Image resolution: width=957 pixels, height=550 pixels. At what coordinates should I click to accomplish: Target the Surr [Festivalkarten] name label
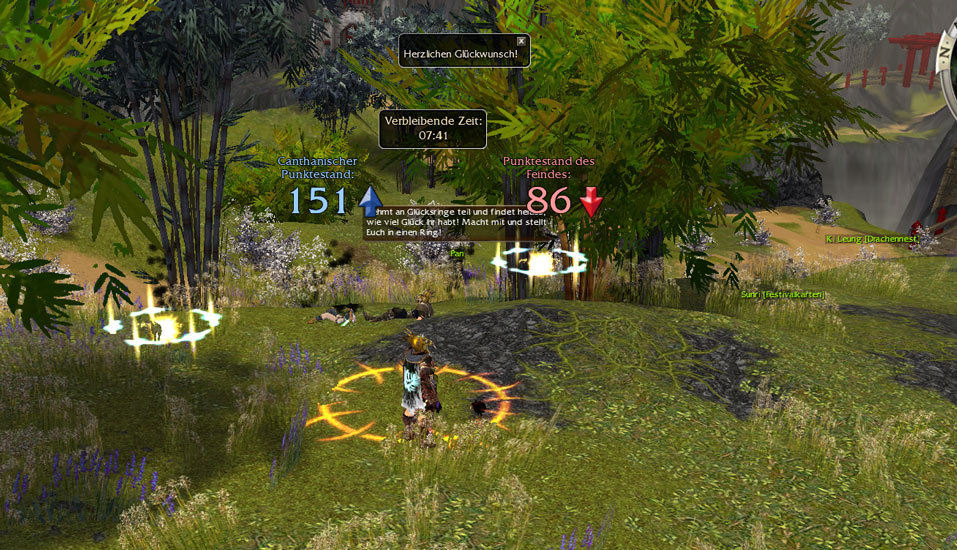(781, 294)
